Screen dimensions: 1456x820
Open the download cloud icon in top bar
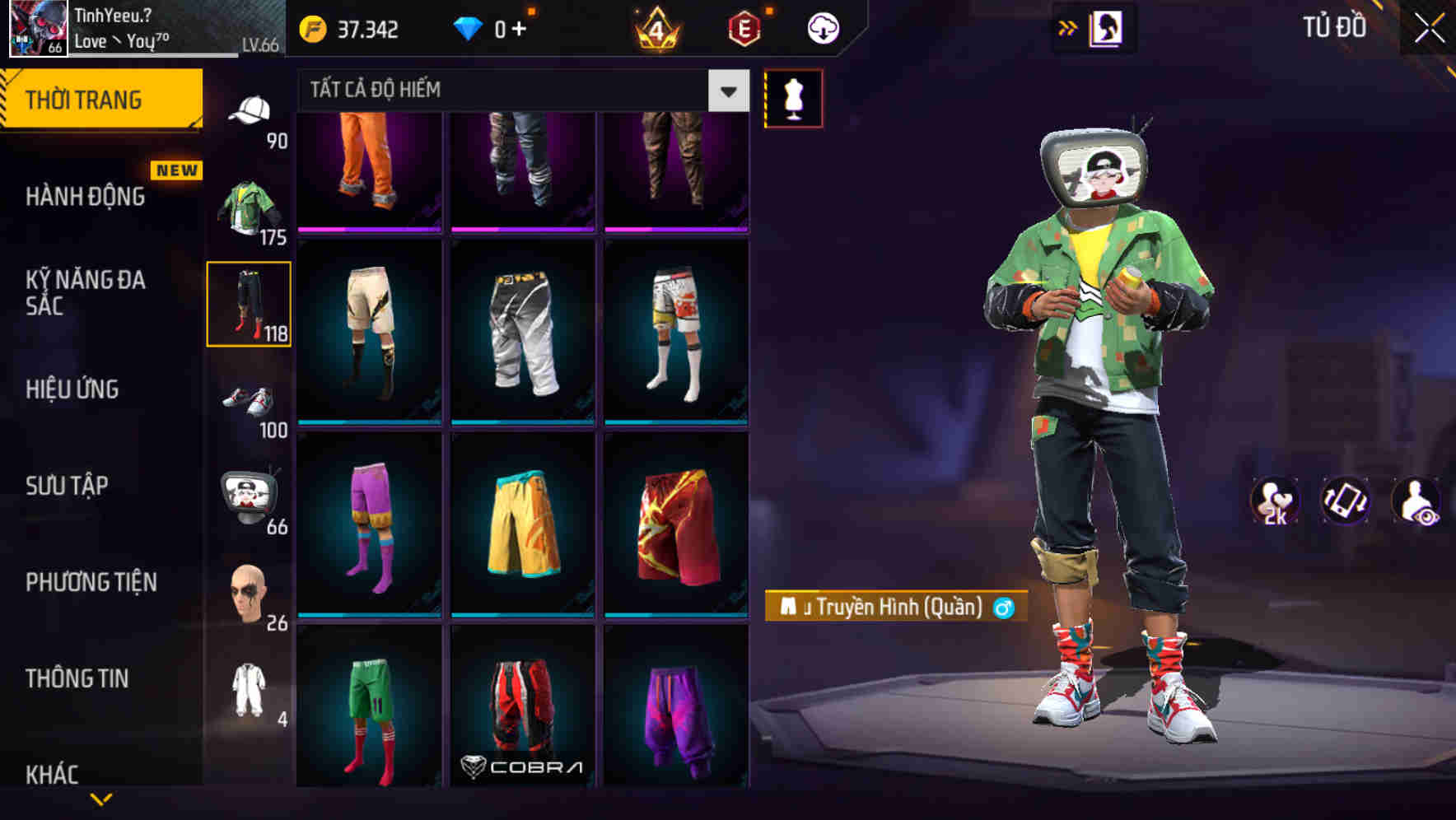click(821, 27)
